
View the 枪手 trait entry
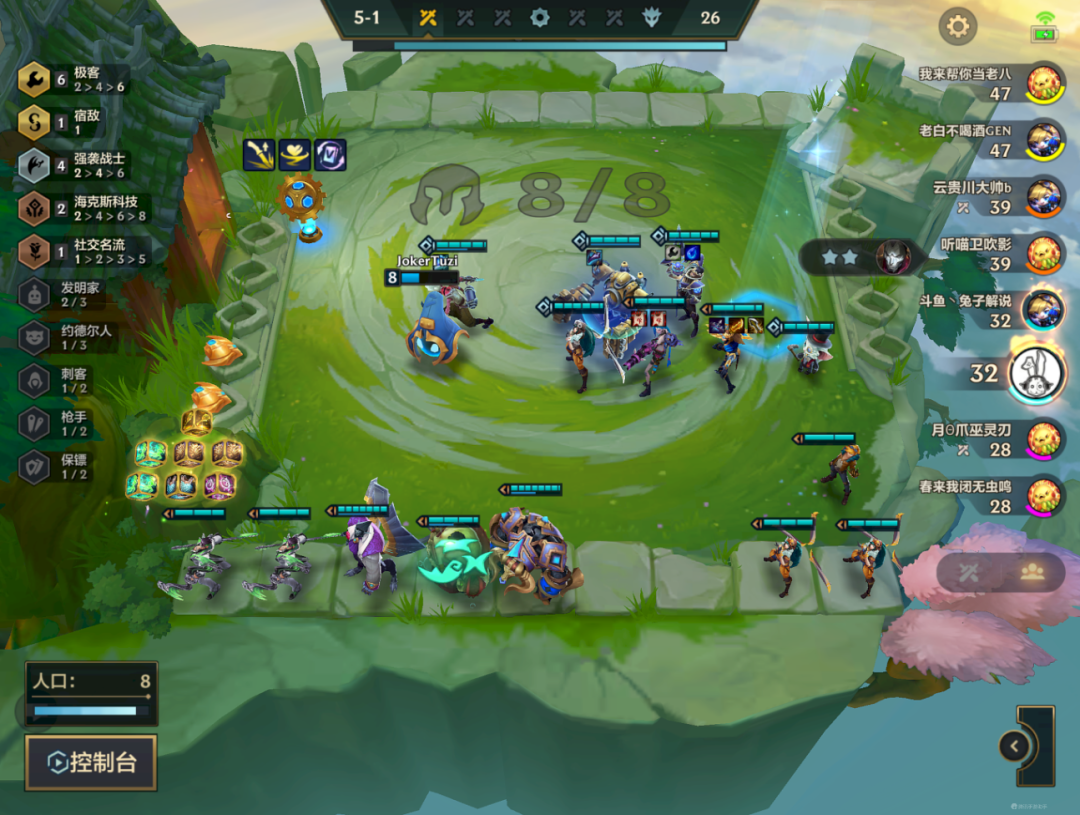(70, 423)
